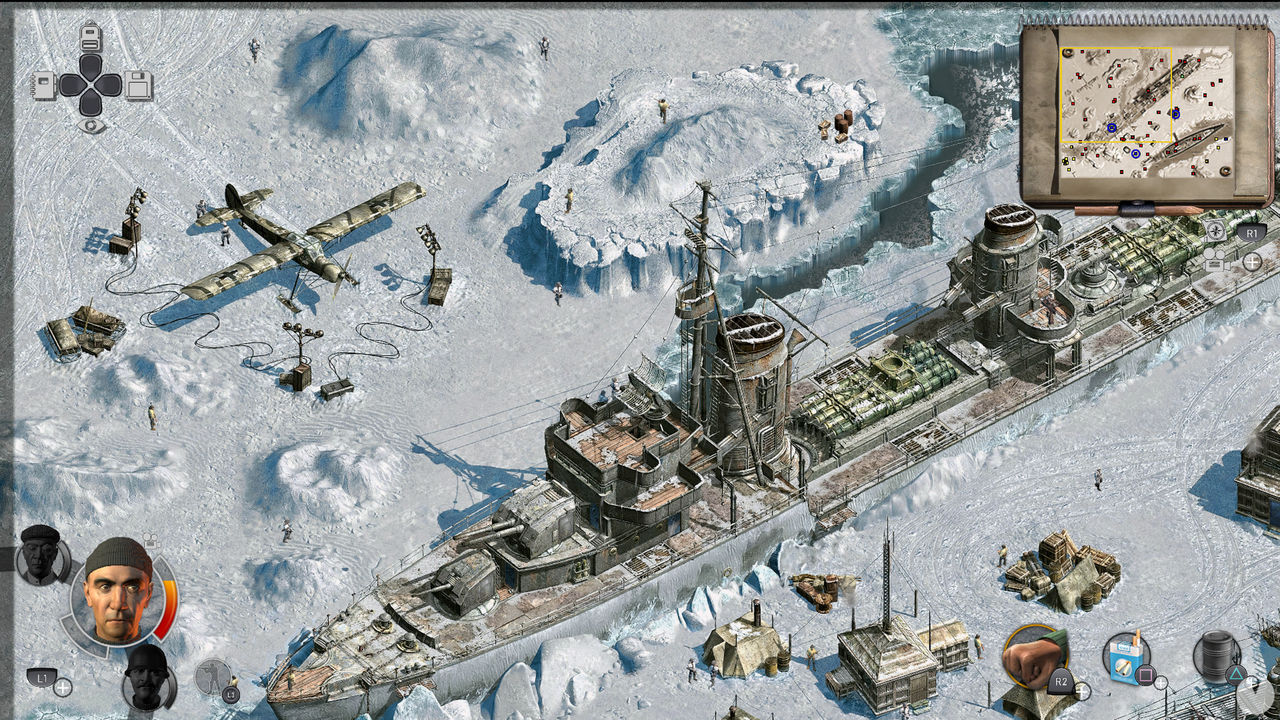Click the square button prompt on the cigarettes
Screen dimensions: 1280x720
click(1146, 675)
